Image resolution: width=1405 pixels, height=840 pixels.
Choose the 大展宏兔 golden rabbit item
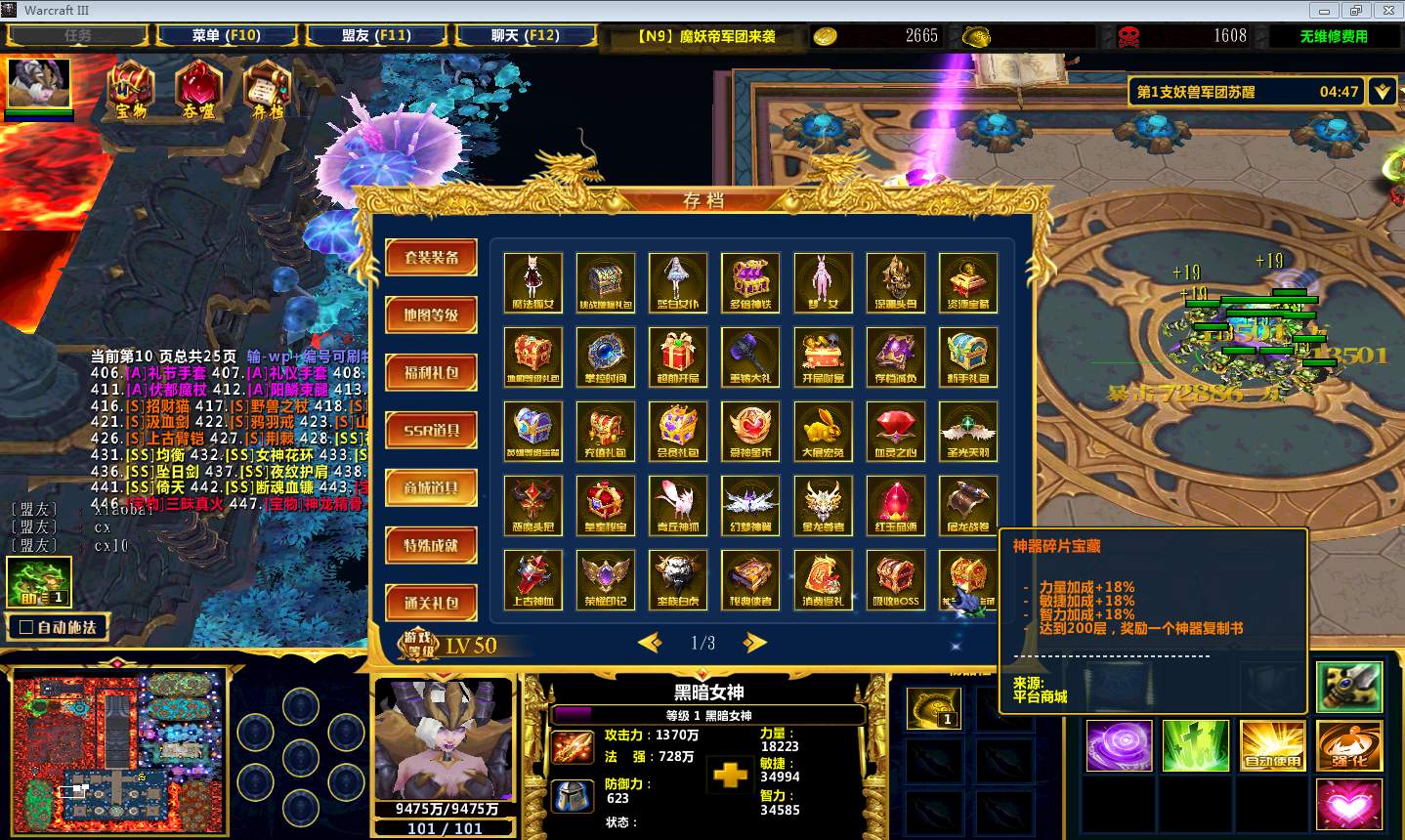pos(823,431)
